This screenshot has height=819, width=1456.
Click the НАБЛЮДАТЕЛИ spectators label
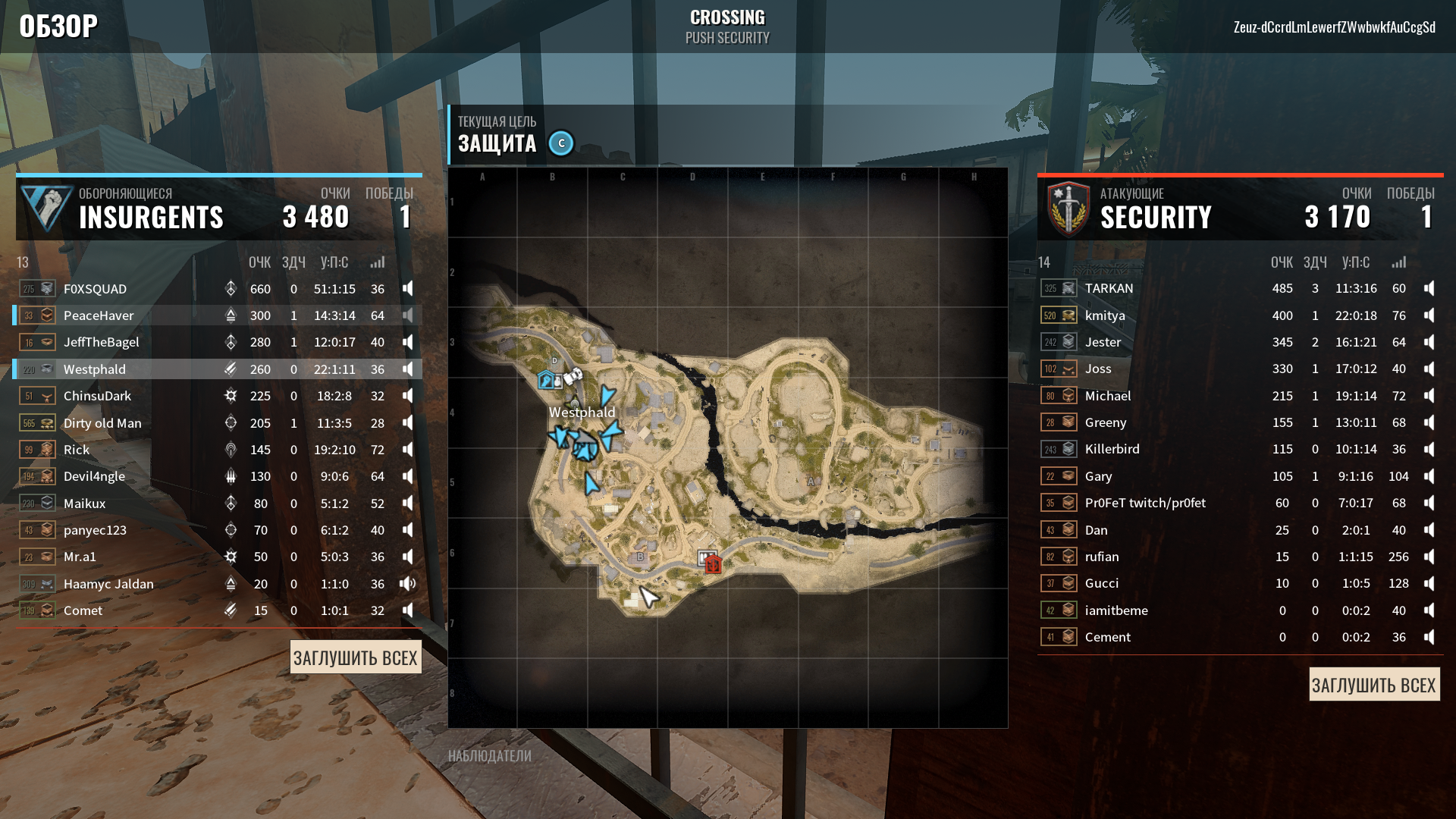click(x=490, y=755)
